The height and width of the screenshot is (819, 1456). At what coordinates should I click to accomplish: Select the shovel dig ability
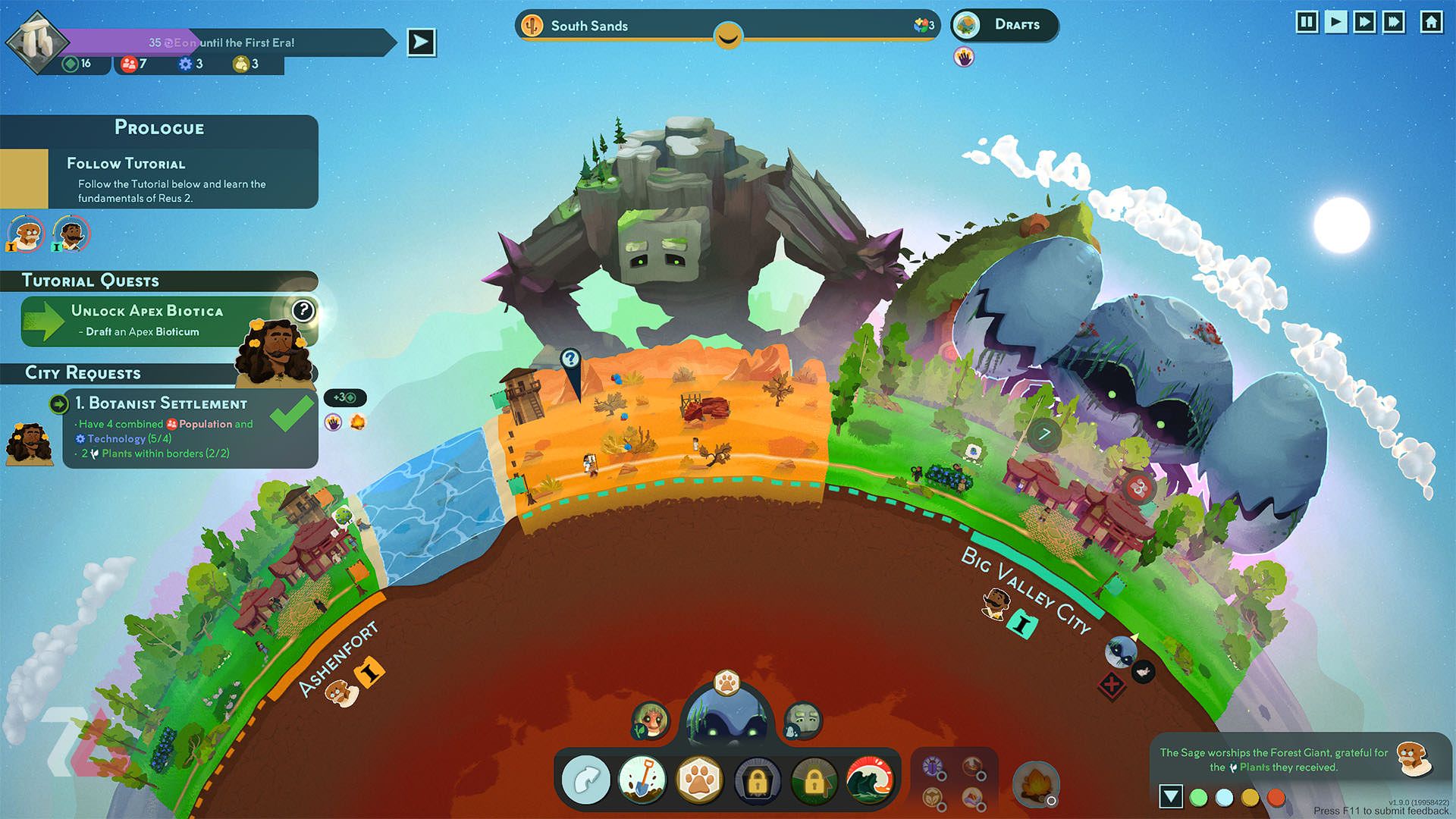pos(642,780)
